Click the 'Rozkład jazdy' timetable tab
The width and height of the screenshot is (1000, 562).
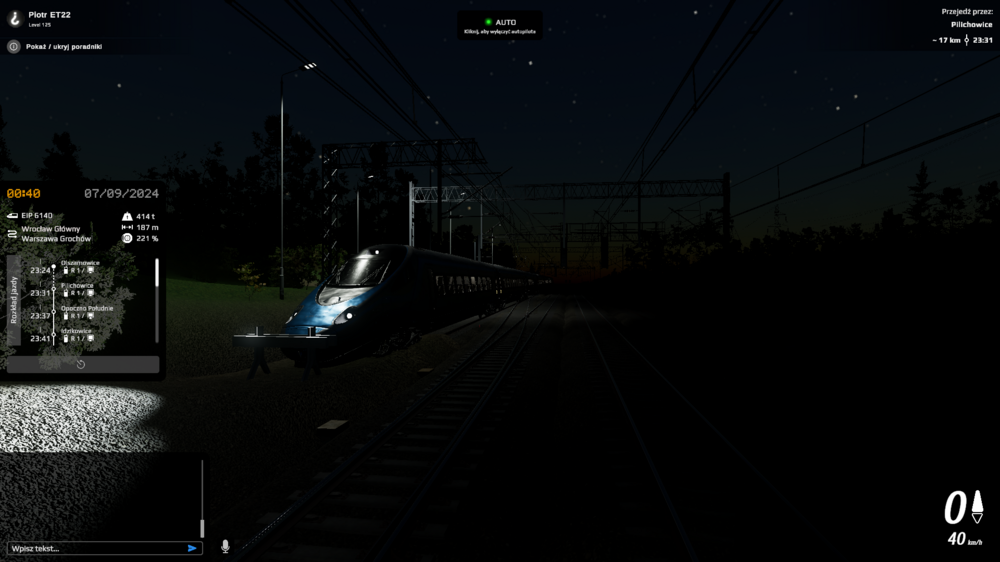[x=14, y=300]
